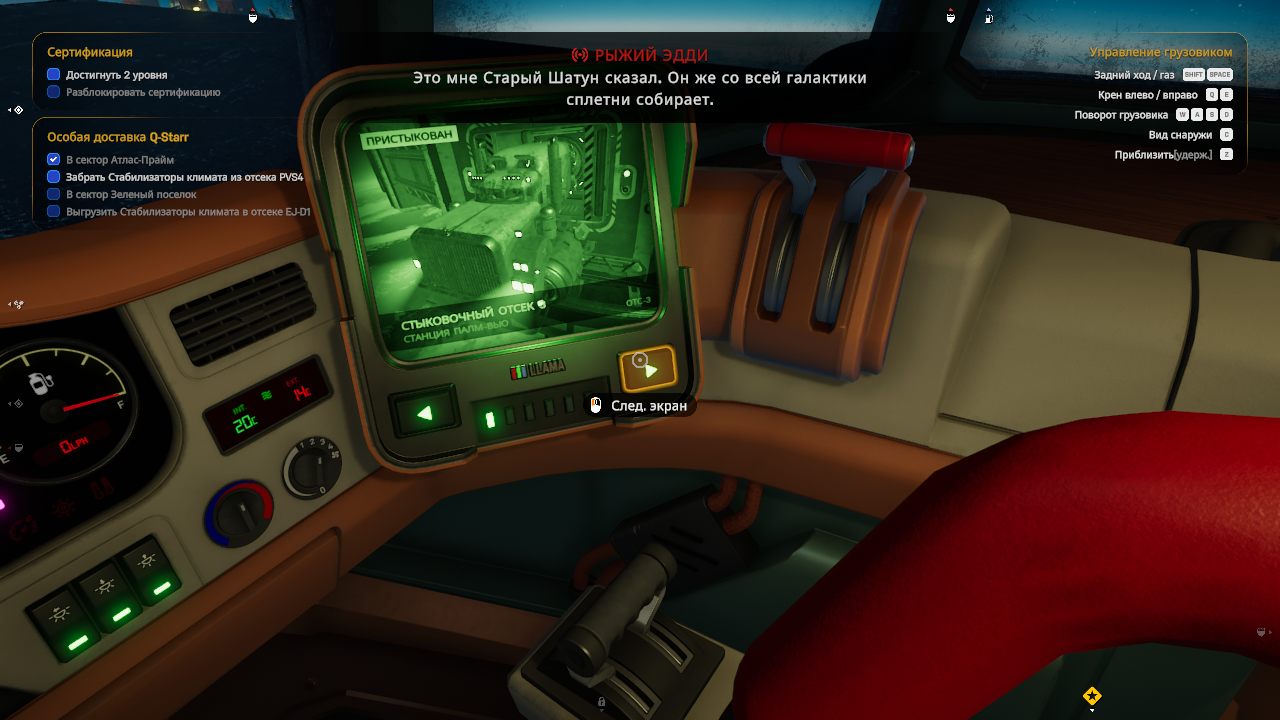Viewport: 1280px width, 720px height.
Task: Open the Сертификация quest header
Action: click(x=90, y=52)
